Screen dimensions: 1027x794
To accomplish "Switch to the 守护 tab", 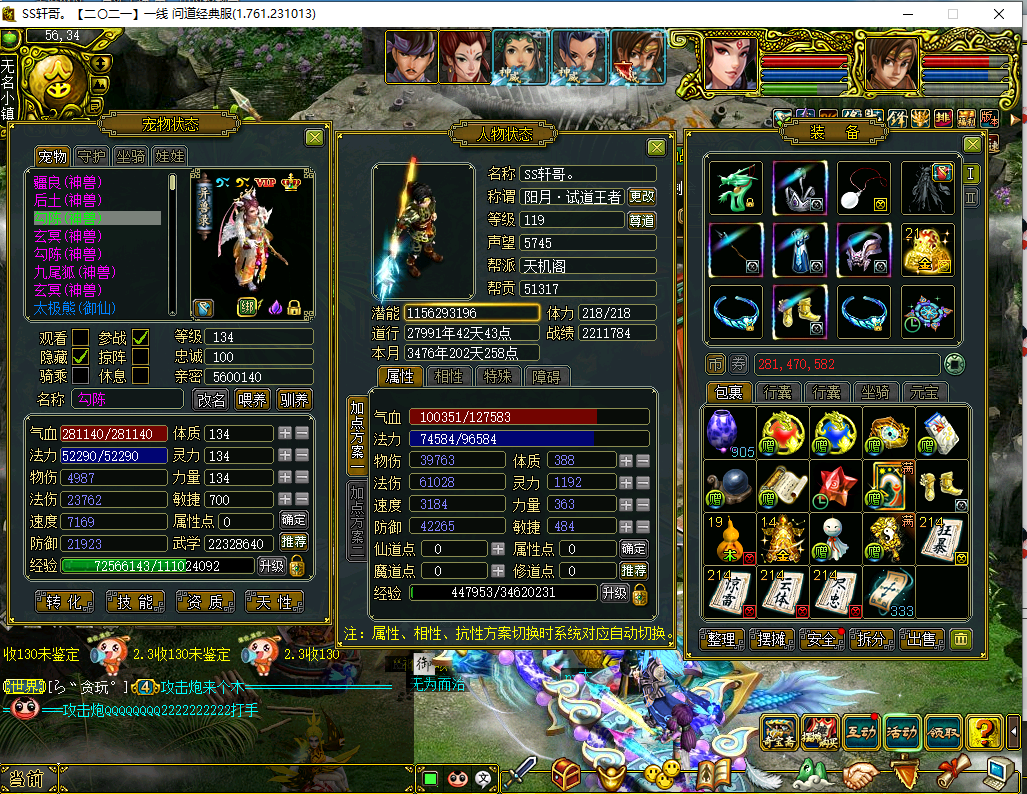I will [91, 157].
